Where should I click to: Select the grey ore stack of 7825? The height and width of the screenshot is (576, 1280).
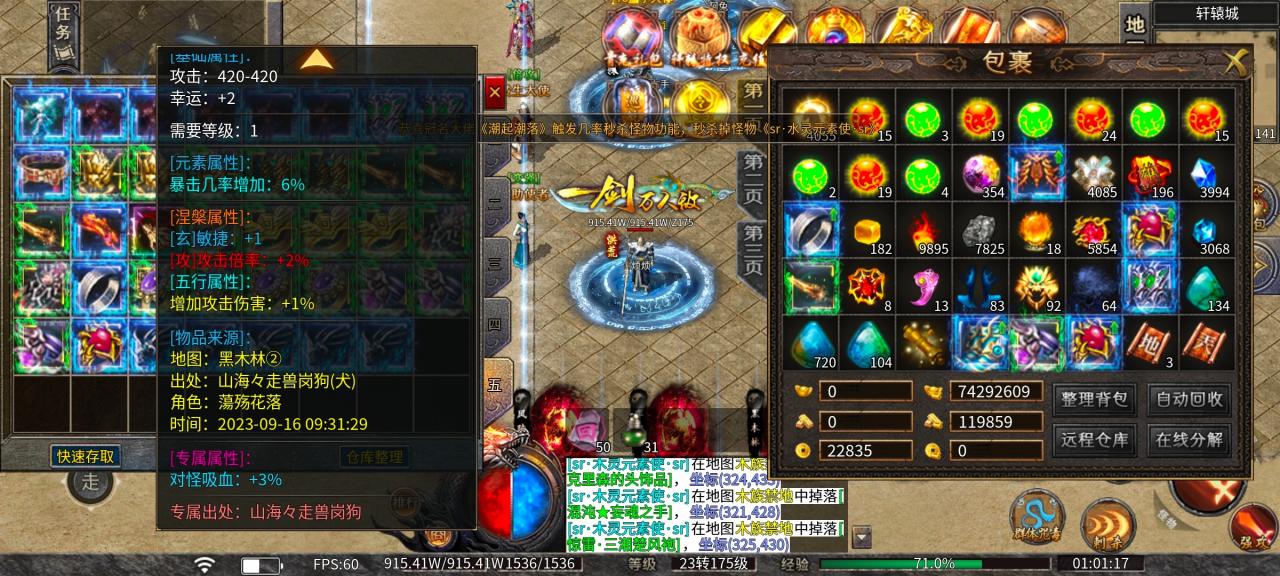980,231
